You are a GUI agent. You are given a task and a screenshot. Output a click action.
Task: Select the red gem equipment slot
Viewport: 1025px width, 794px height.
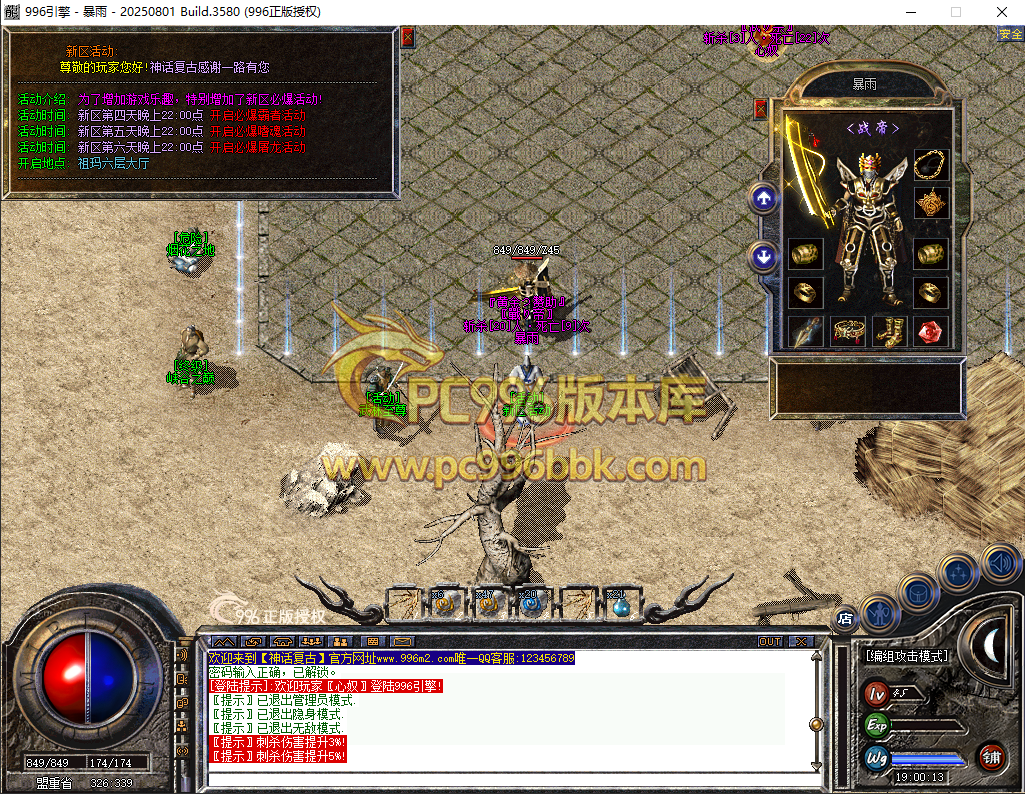(x=931, y=331)
